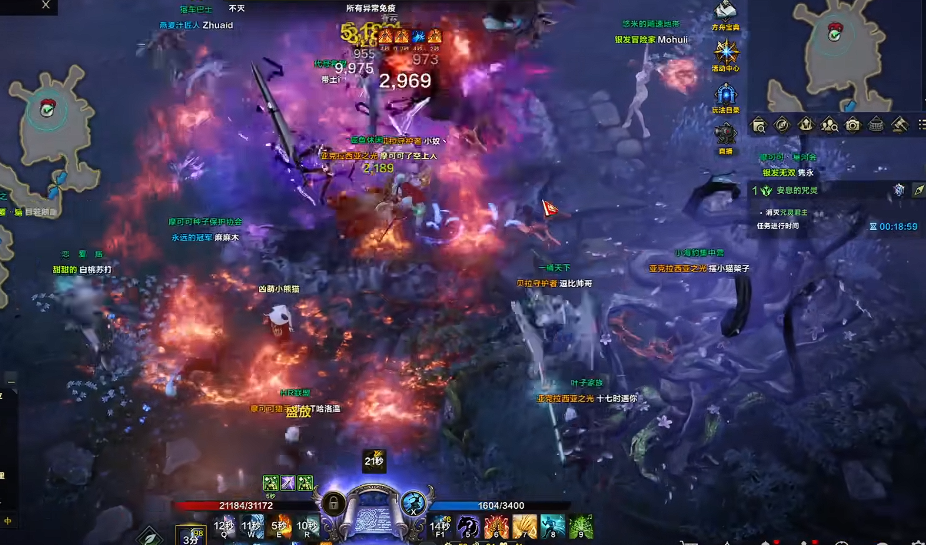
Task: Use the hotbar slot 7 golden item
Action: pos(524,527)
